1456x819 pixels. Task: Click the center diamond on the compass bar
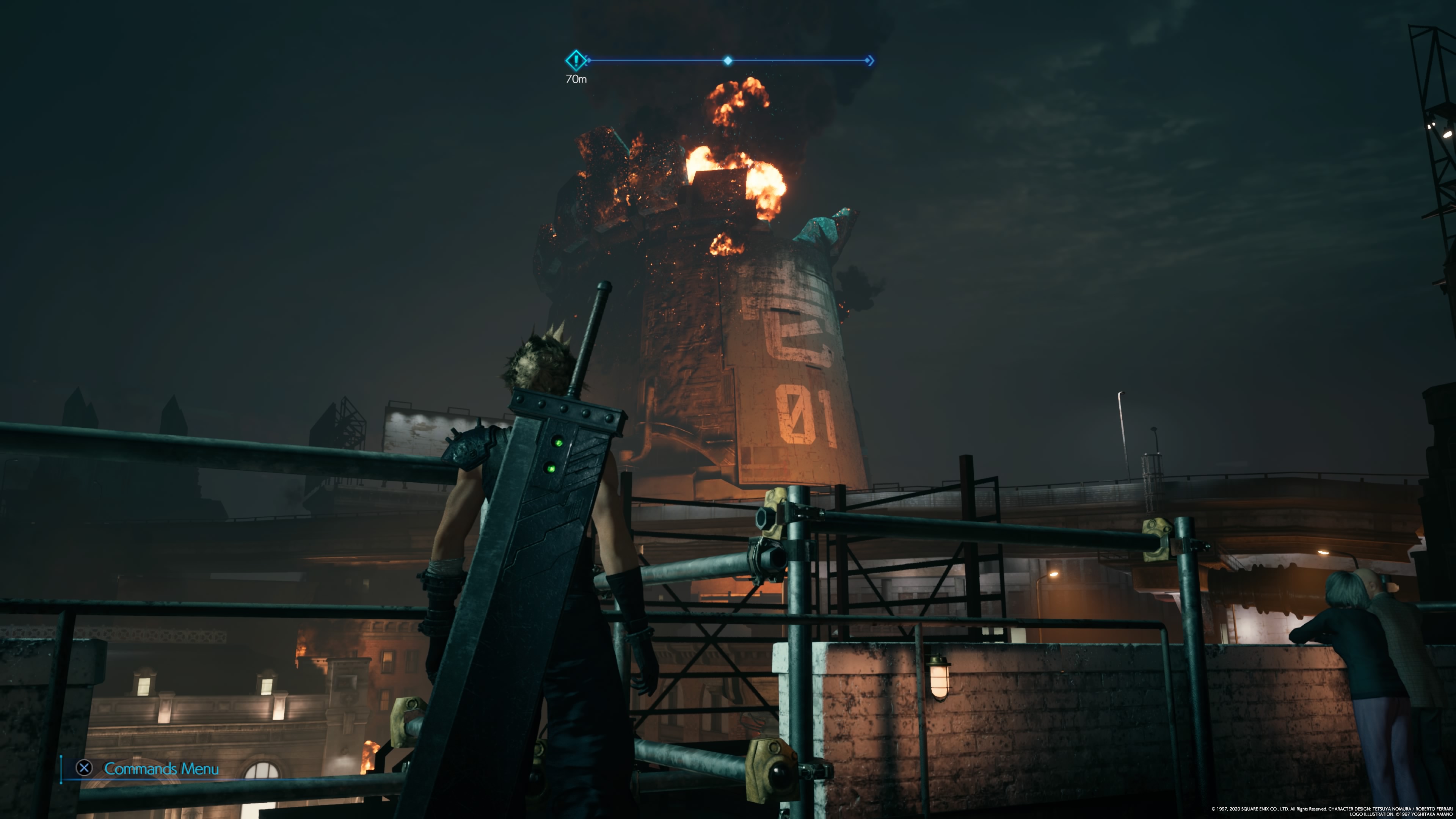tap(728, 61)
